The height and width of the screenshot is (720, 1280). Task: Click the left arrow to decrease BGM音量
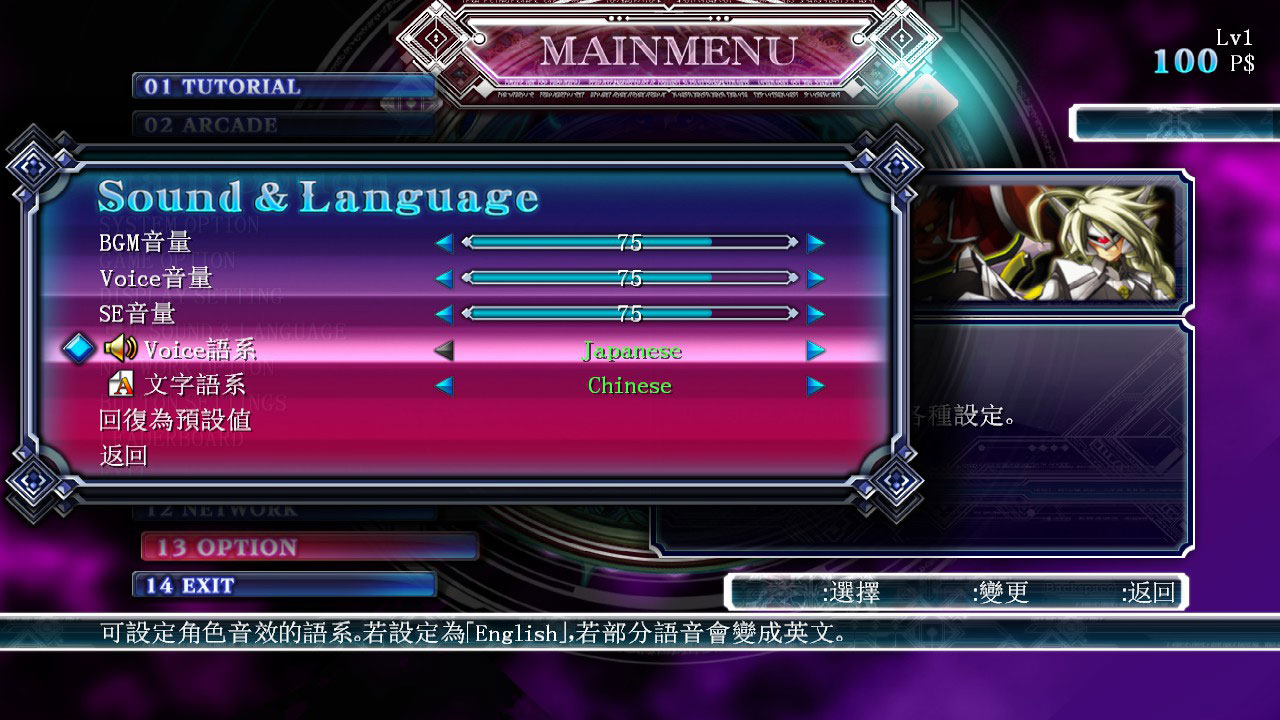(443, 241)
